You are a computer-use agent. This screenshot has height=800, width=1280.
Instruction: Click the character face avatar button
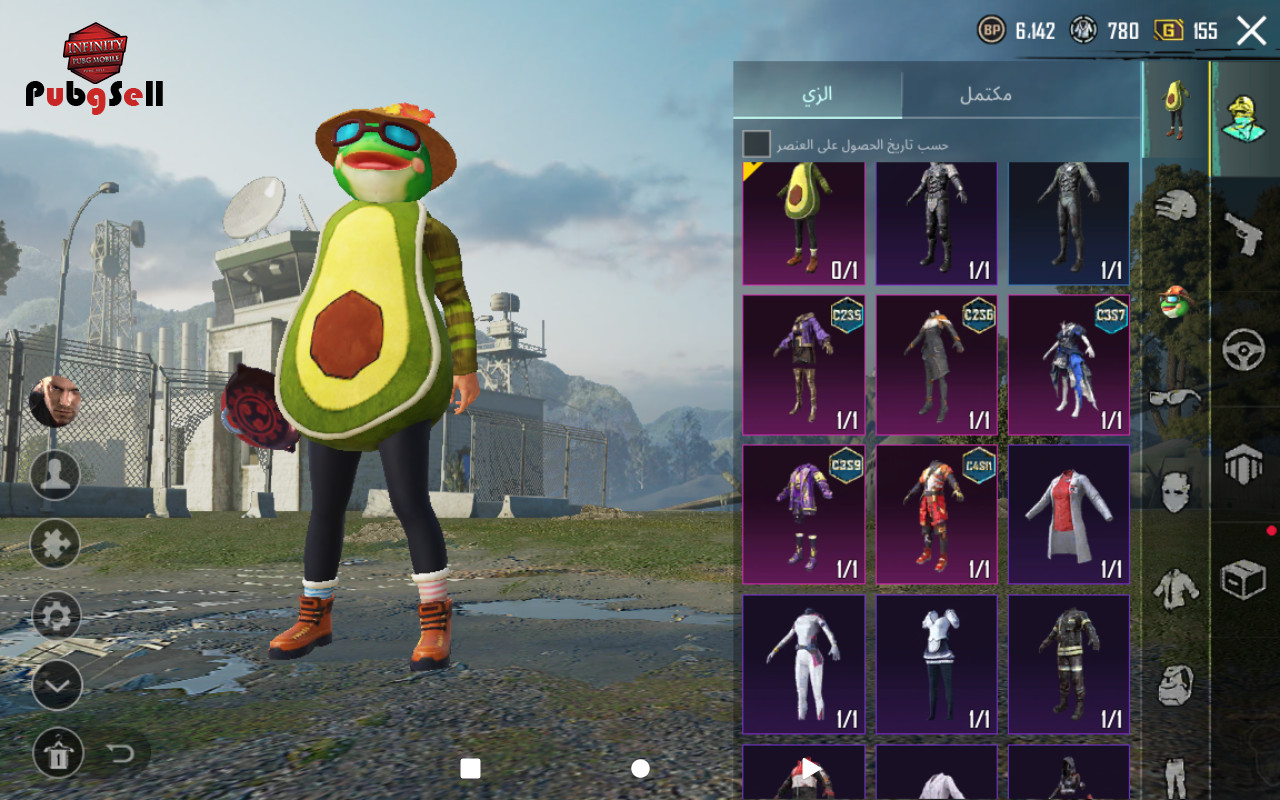coord(55,402)
